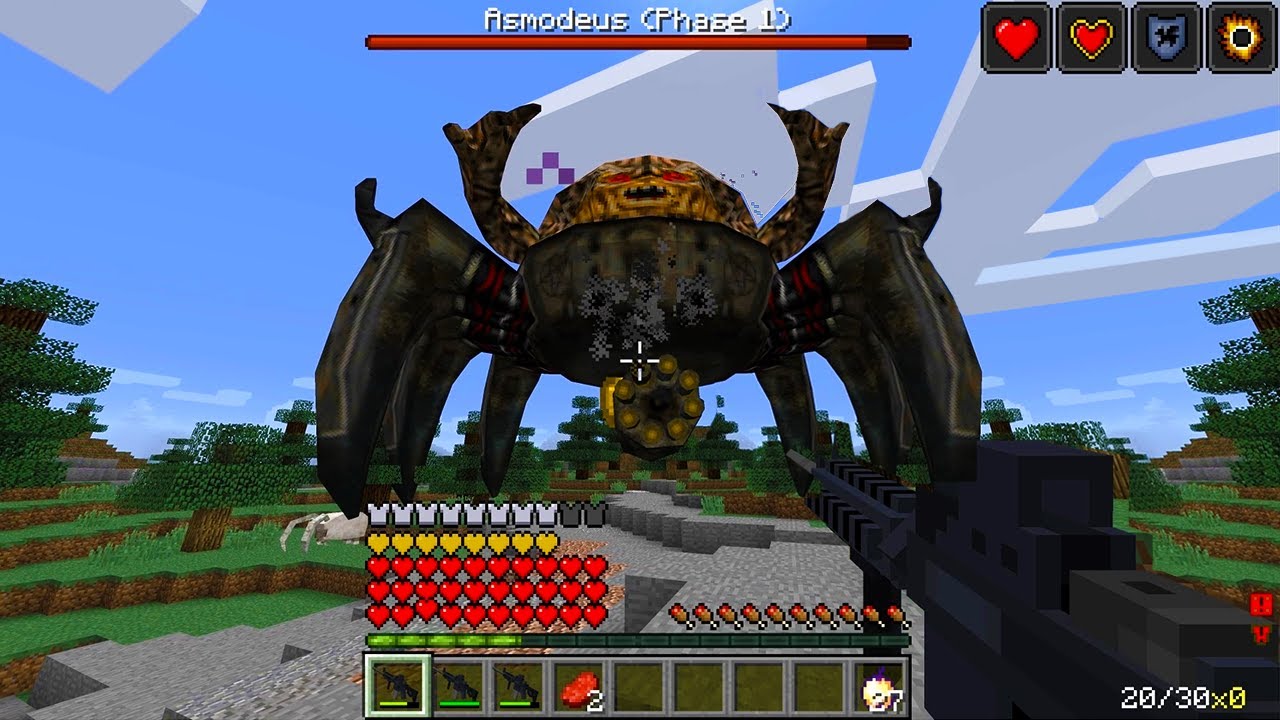Switch to the rifle in hotbar slot two
The image size is (1280, 720).
point(456,688)
